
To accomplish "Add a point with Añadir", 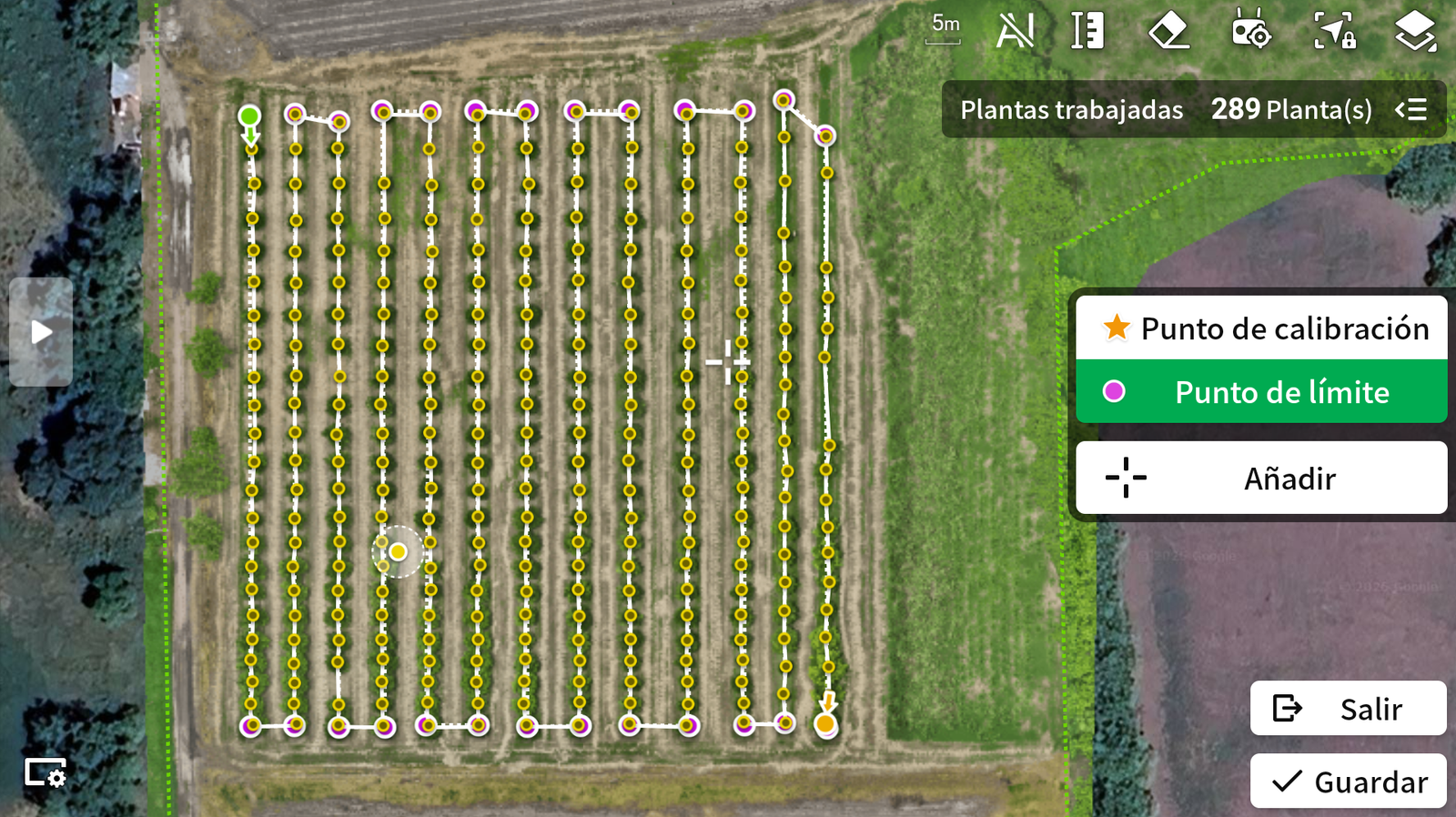I will tap(1261, 479).
